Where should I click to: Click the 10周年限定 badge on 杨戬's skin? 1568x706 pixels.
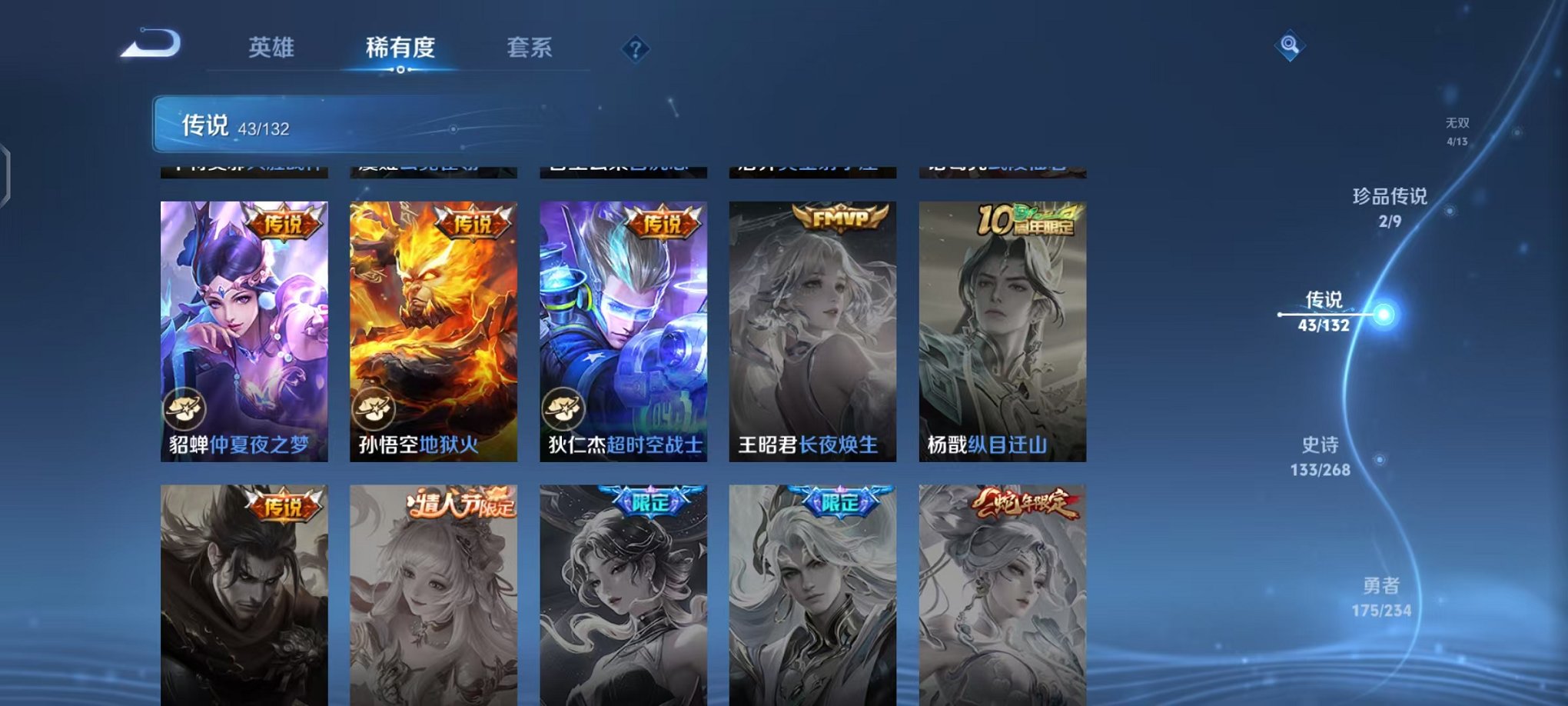[x=1025, y=221]
